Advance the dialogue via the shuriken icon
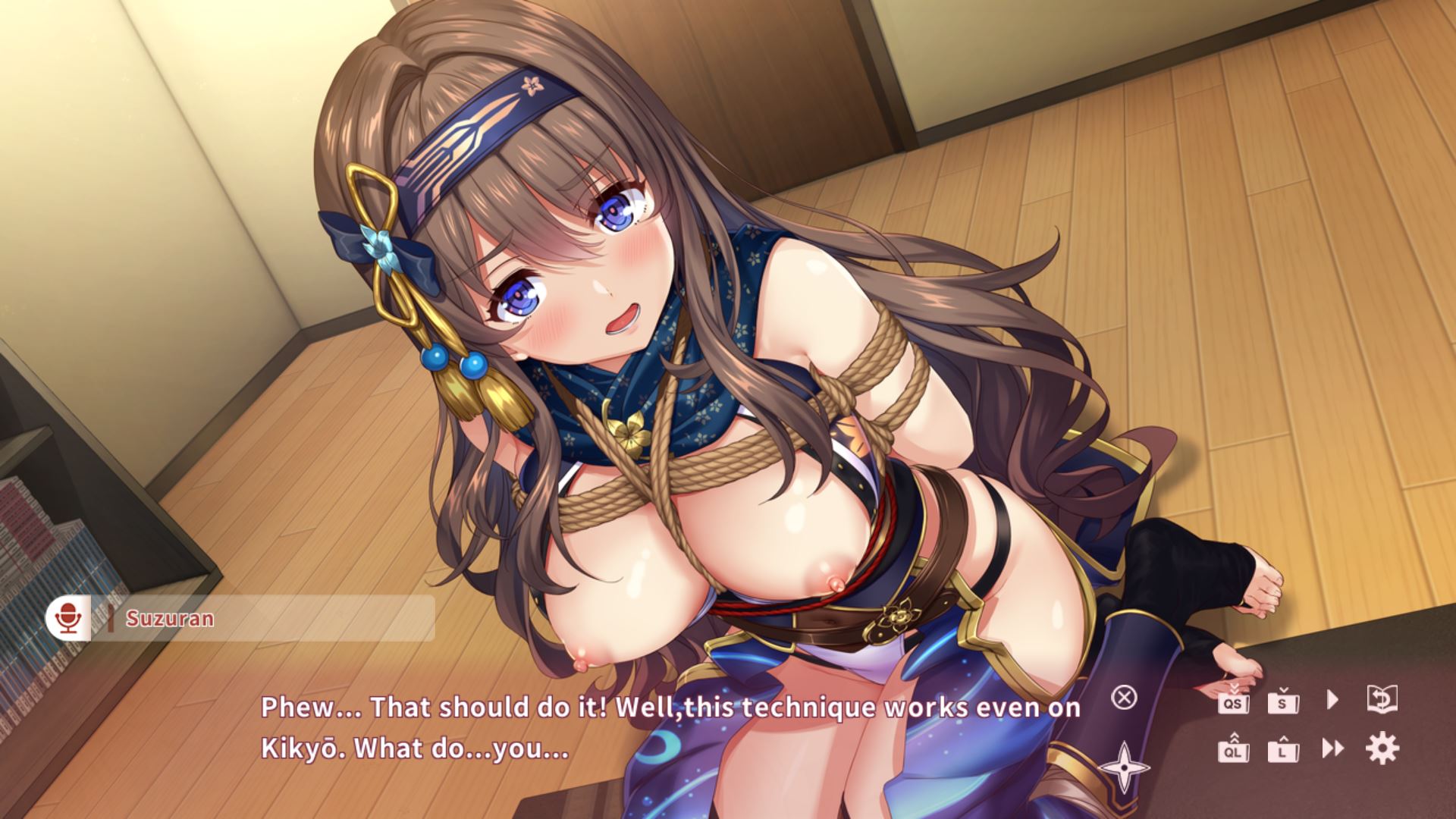The height and width of the screenshot is (819, 1456). [x=1124, y=767]
